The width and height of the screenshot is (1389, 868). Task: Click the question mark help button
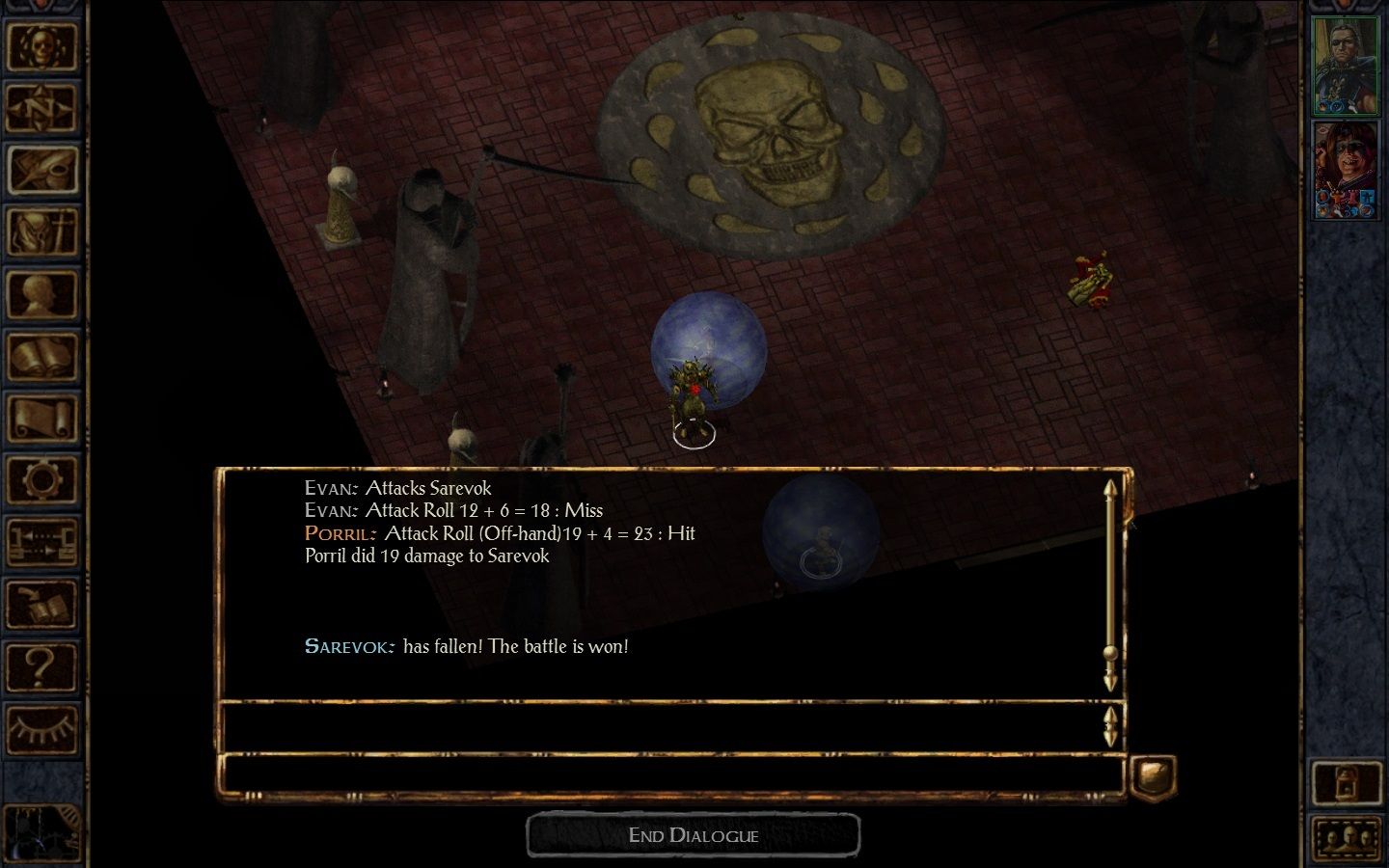pyautogui.click(x=41, y=666)
